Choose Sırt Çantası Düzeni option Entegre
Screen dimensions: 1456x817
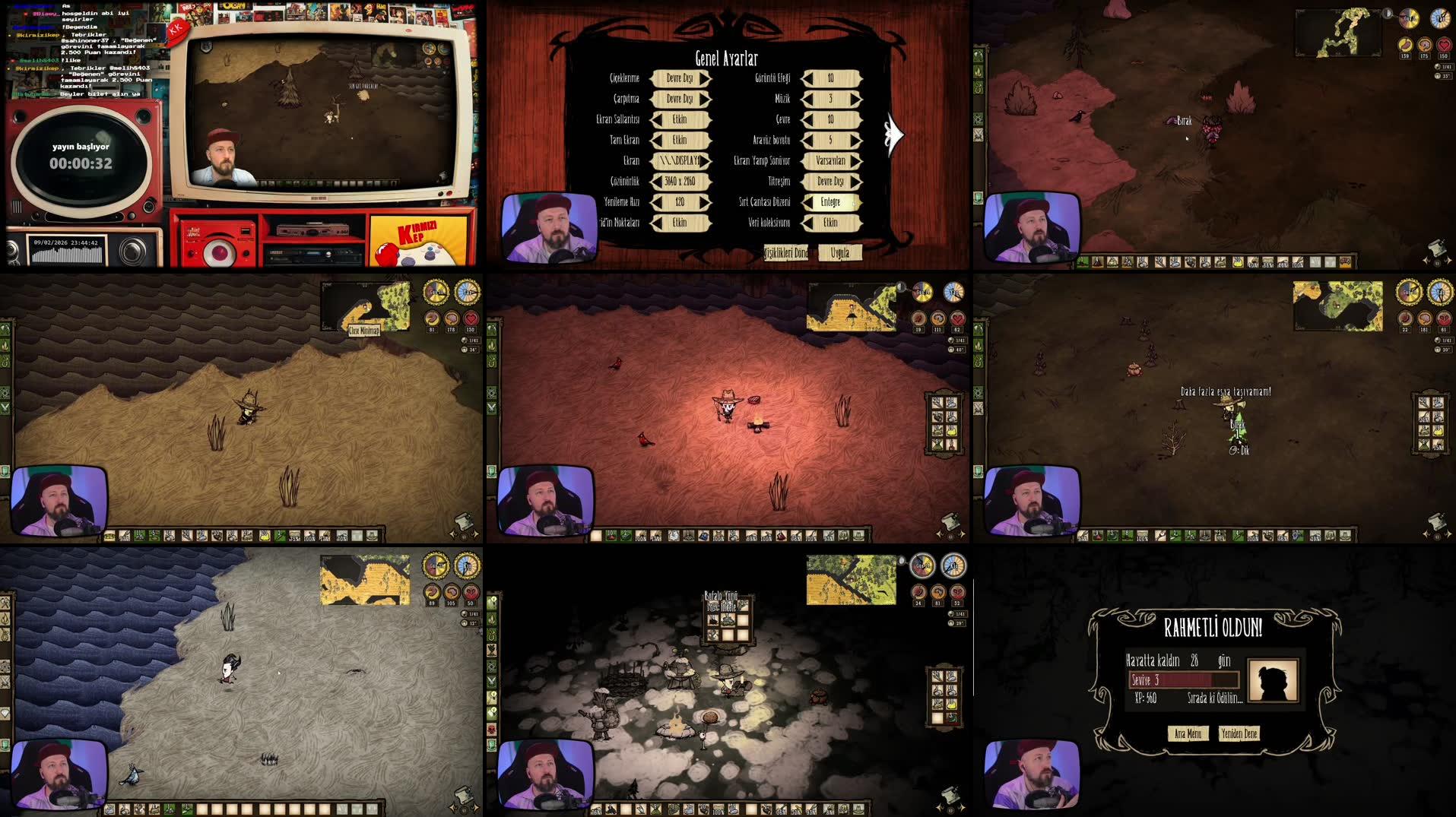tap(833, 202)
